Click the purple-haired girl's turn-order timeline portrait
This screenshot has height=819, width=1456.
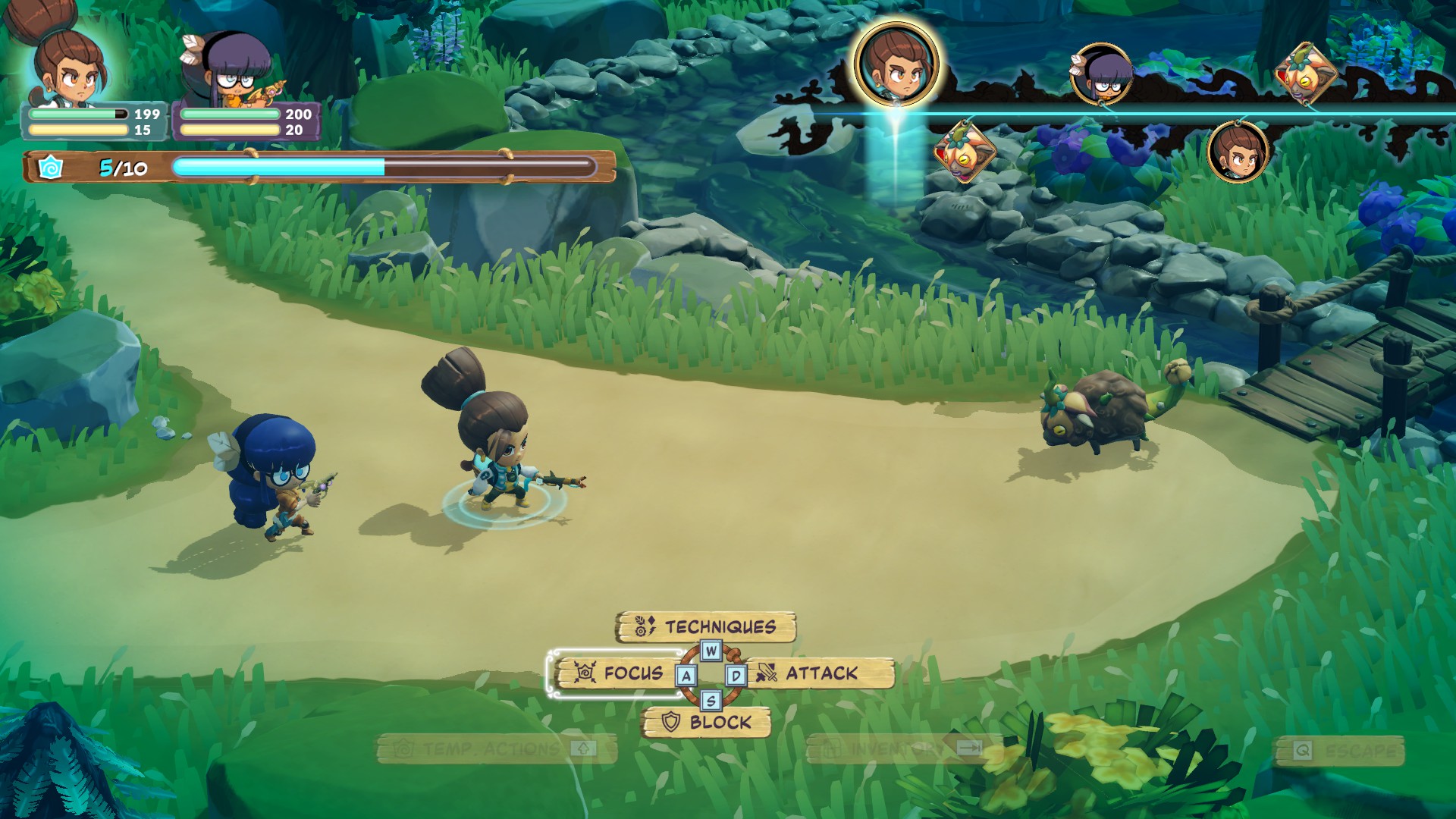1102,74
